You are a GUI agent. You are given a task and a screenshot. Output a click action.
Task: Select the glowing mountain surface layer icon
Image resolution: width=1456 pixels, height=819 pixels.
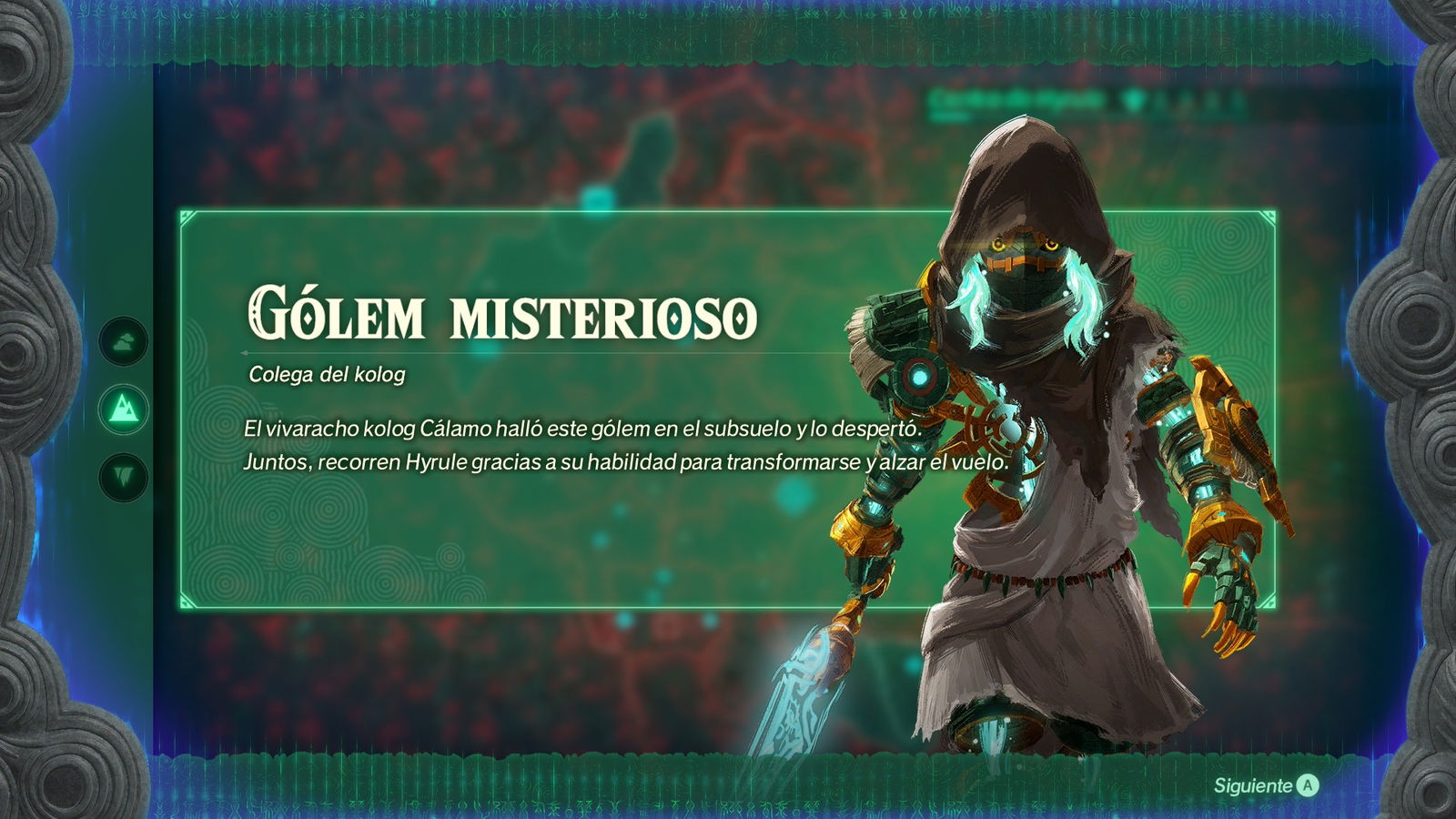click(x=125, y=410)
